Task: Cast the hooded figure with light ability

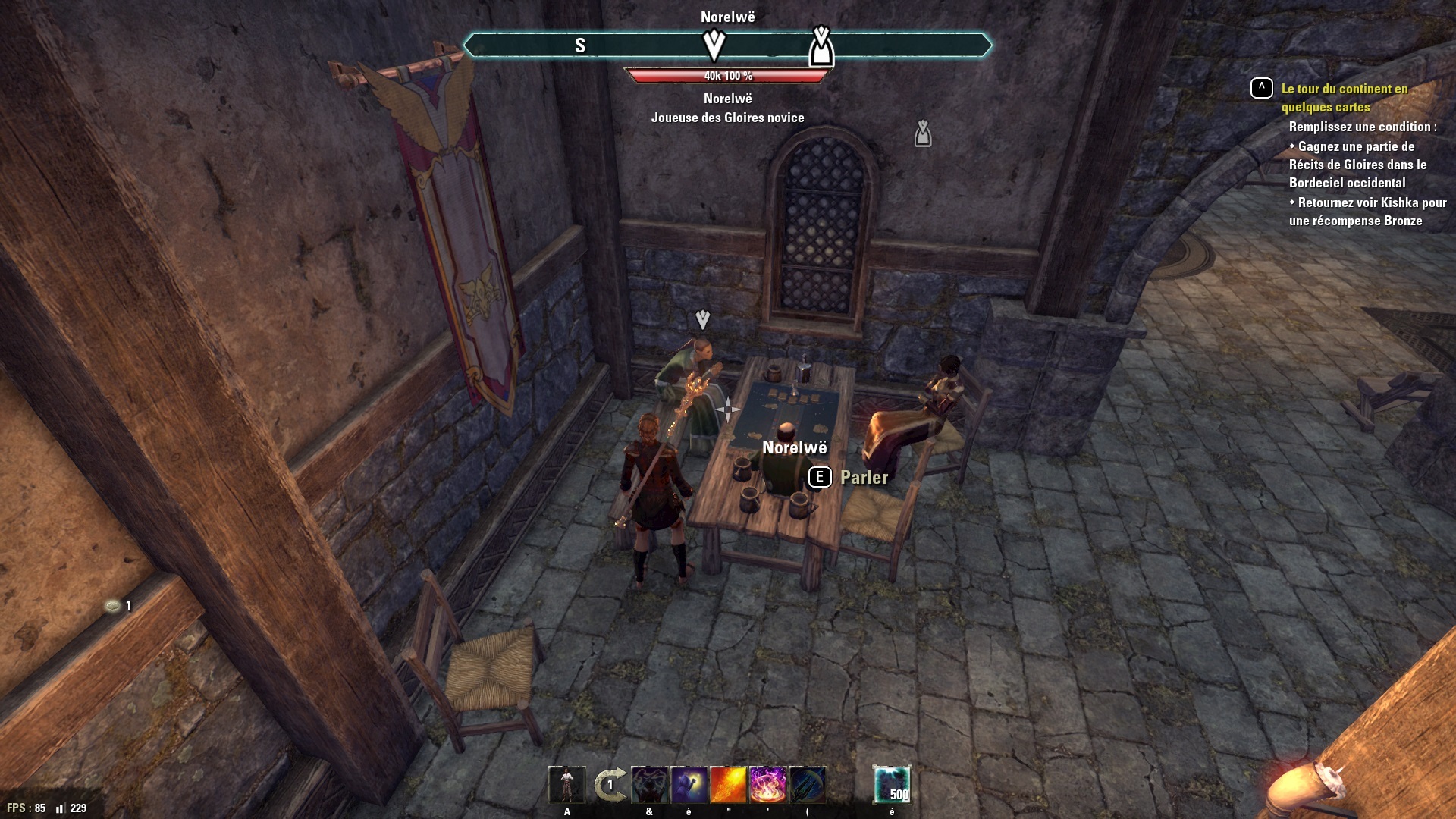Action: click(689, 785)
